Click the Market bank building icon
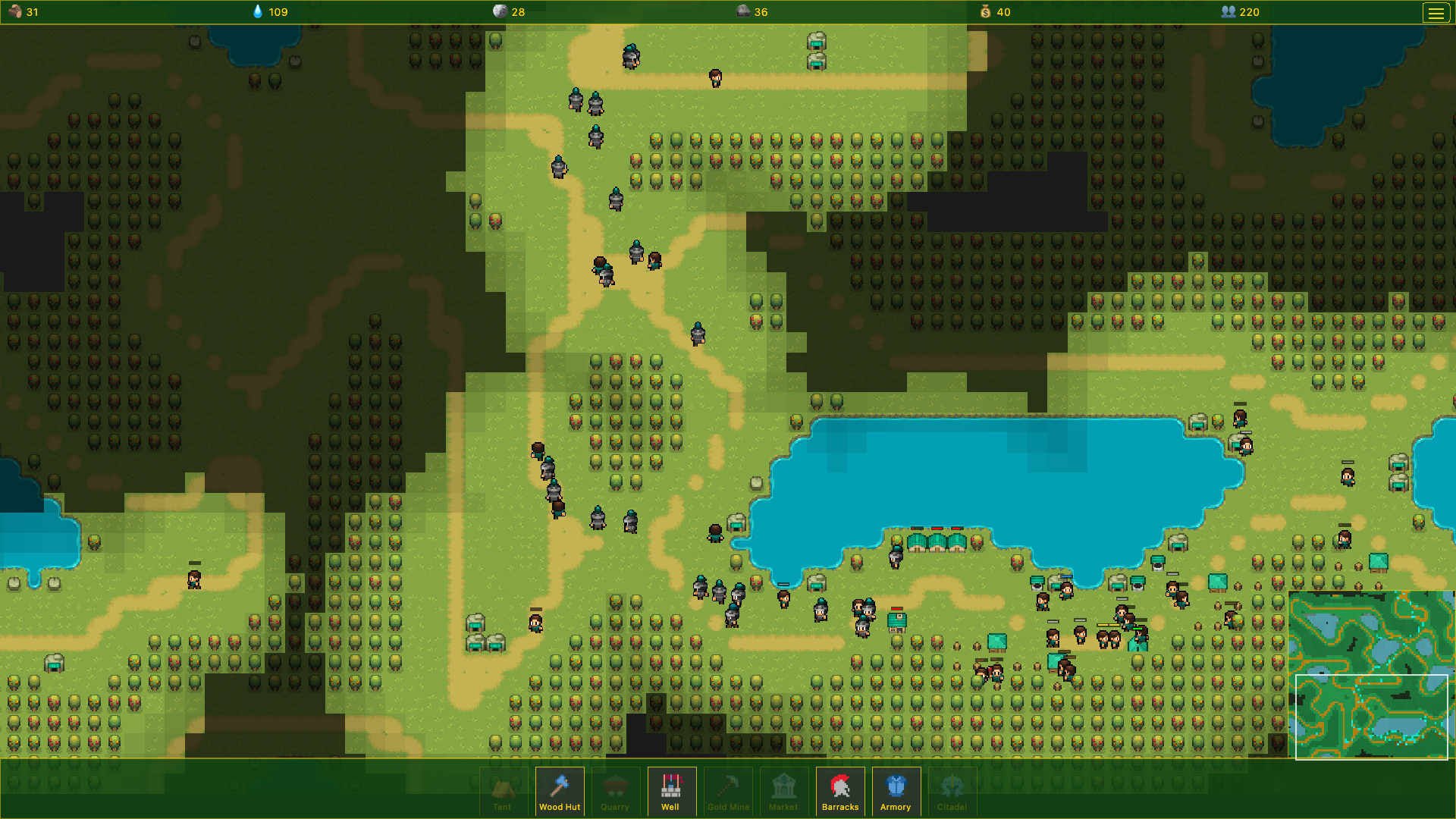 click(783, 785)
